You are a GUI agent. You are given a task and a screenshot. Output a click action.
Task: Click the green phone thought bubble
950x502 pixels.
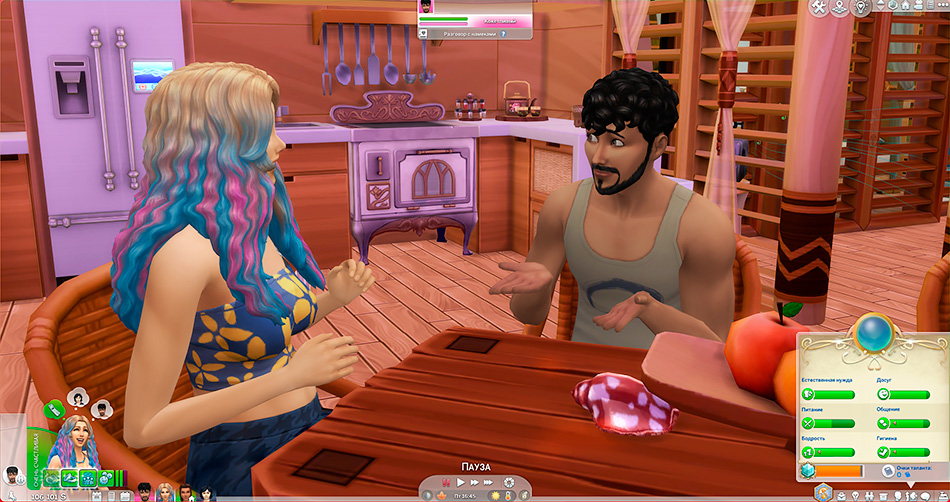pyautogui.click(x=54, y=407)
